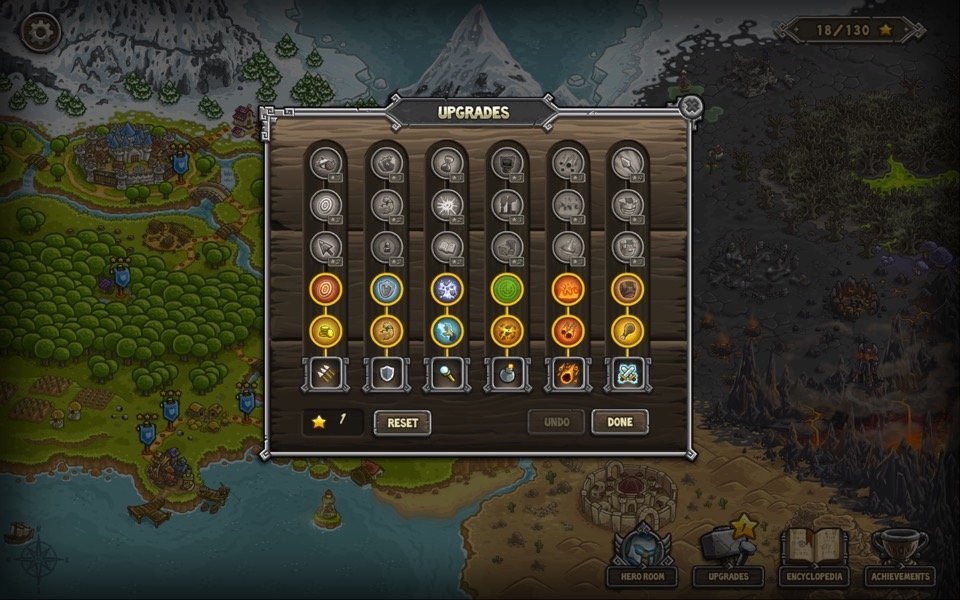The height and width of the screenshot is (600, 960).
Task: Open the gear settings menu
Action: (x=40, y=32)
